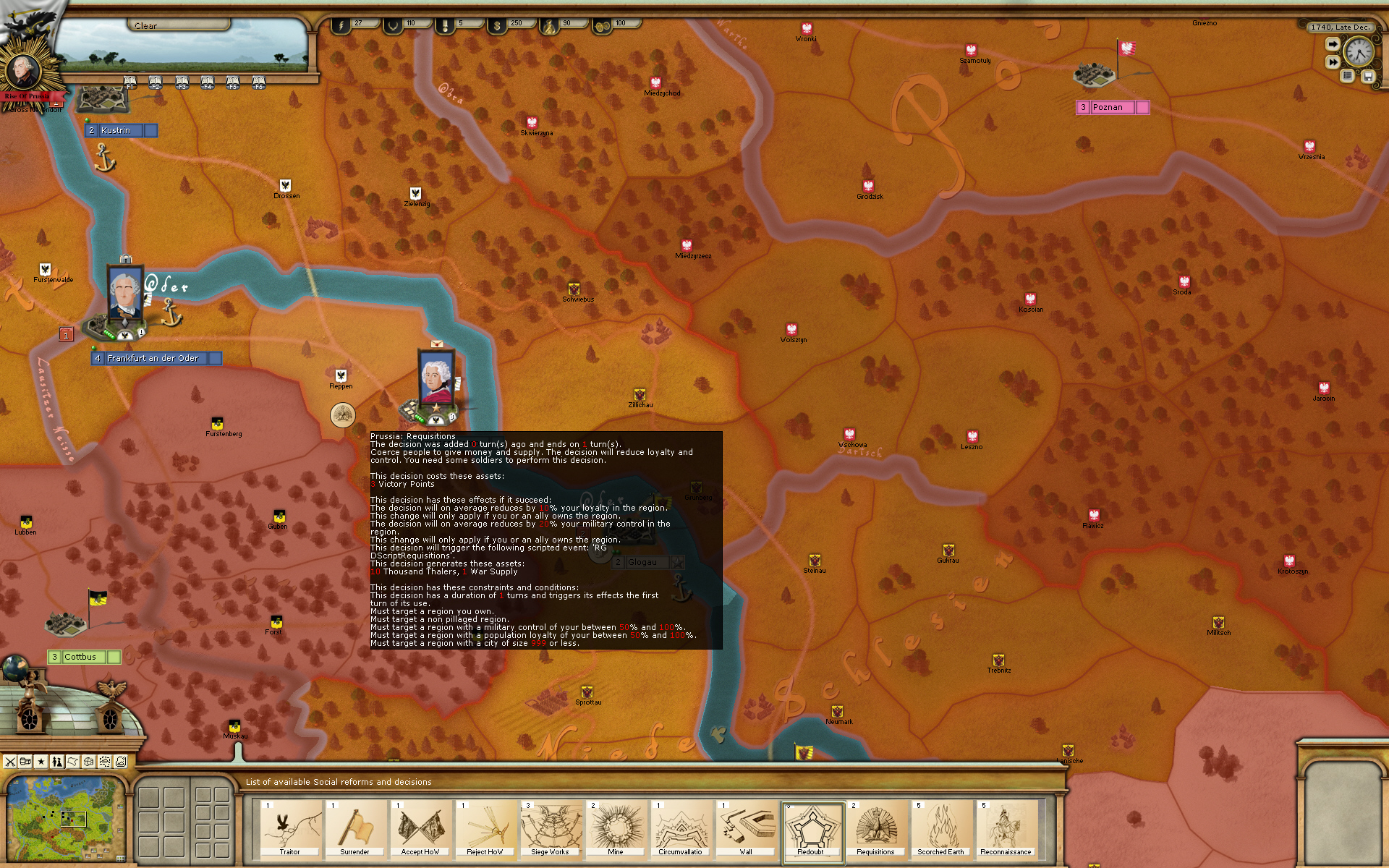Select the Accept HoW decision card
1389x868 pixels.
[x=420, y=830]
